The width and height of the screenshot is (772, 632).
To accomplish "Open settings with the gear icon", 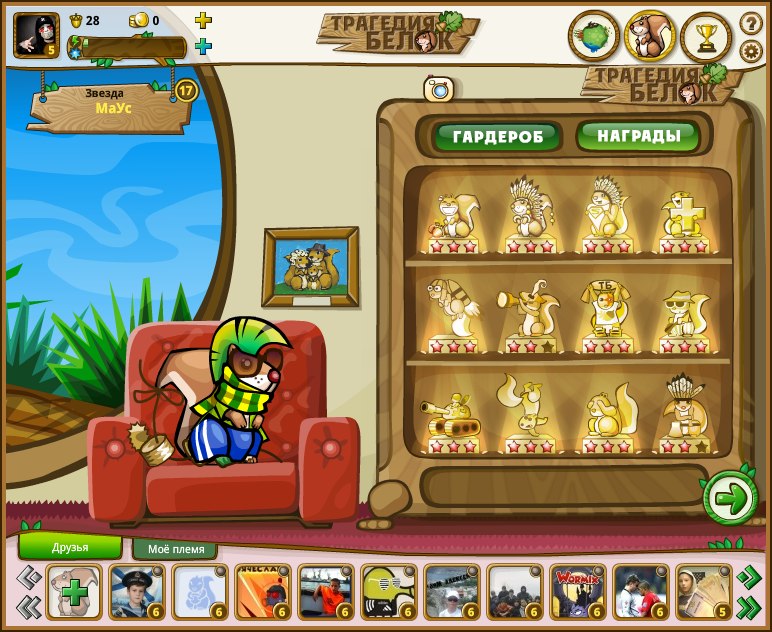I will pos(751,51).
